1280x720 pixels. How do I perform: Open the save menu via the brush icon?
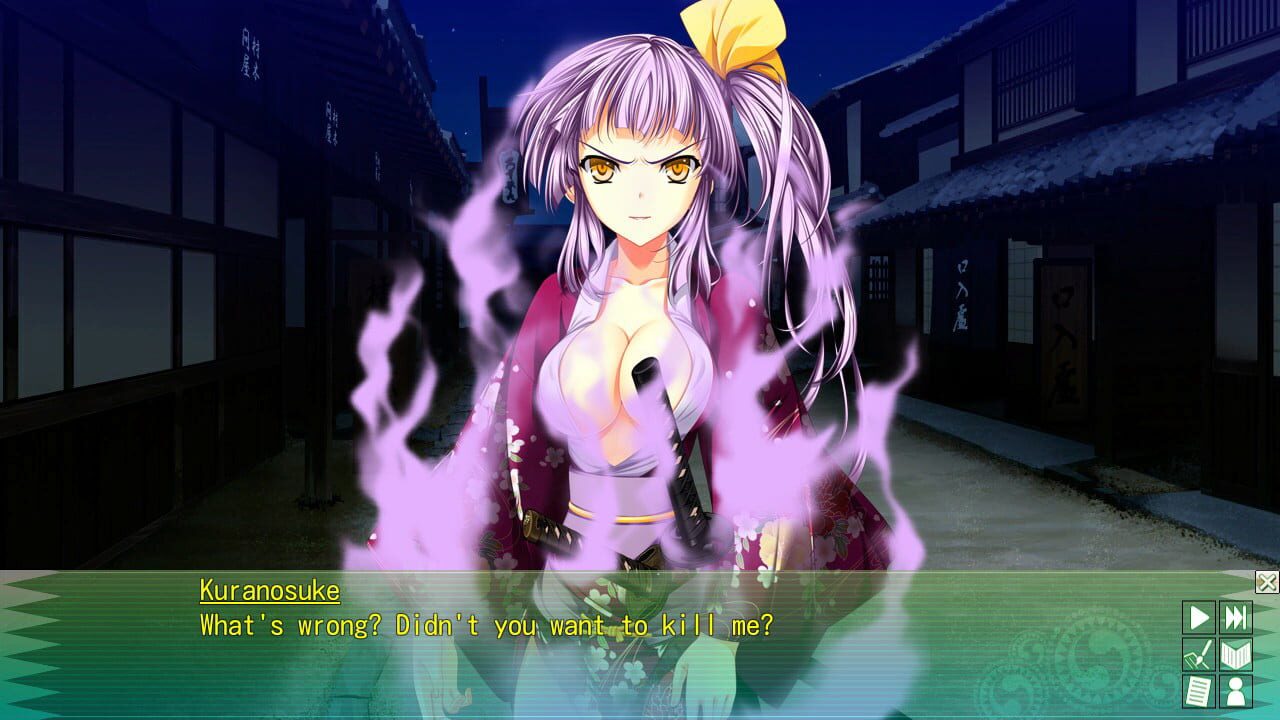pyautogui.click(x=1198, y=653)
